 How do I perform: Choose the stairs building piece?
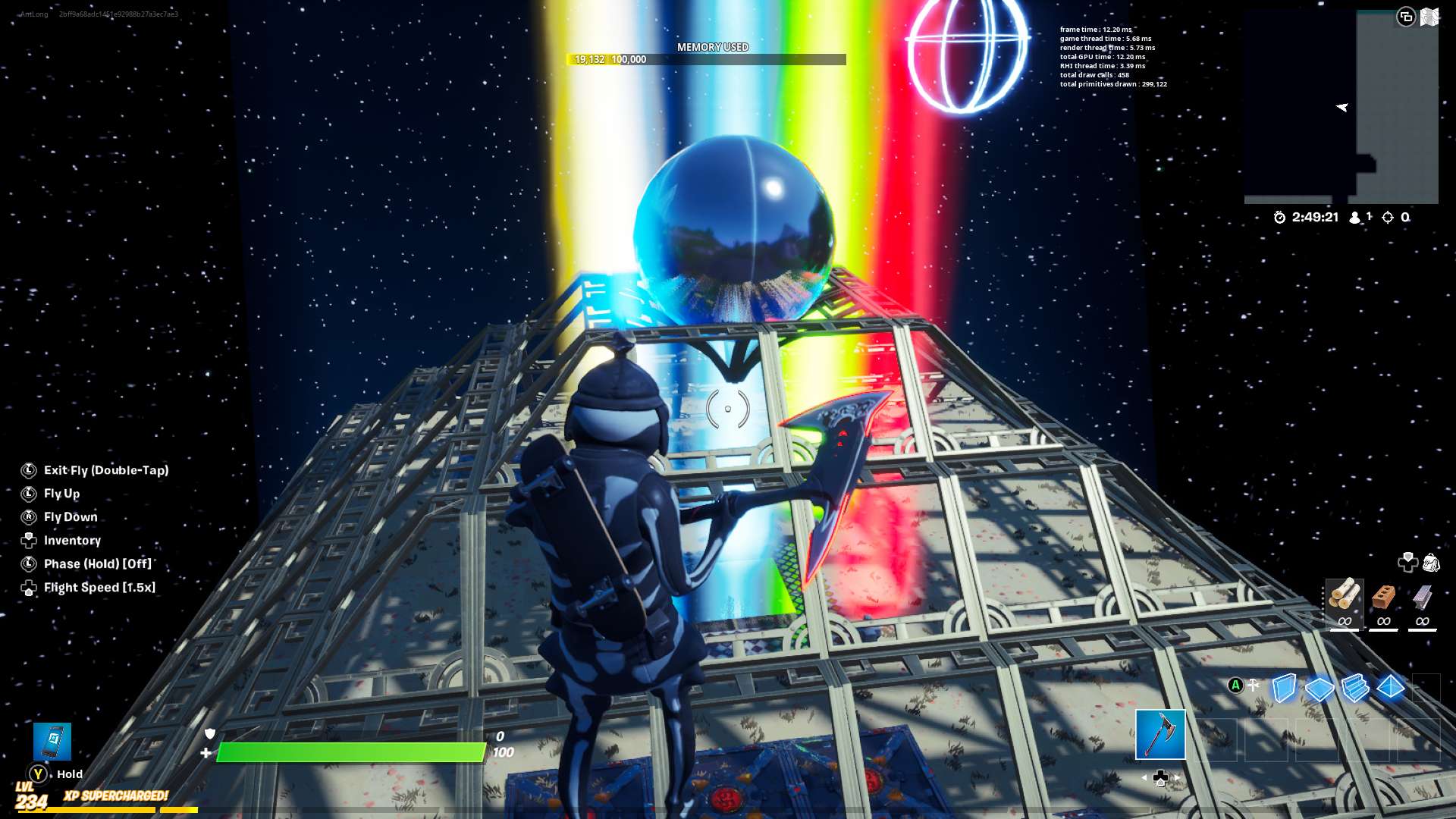pyautogui.click(x=1355, y=689)
